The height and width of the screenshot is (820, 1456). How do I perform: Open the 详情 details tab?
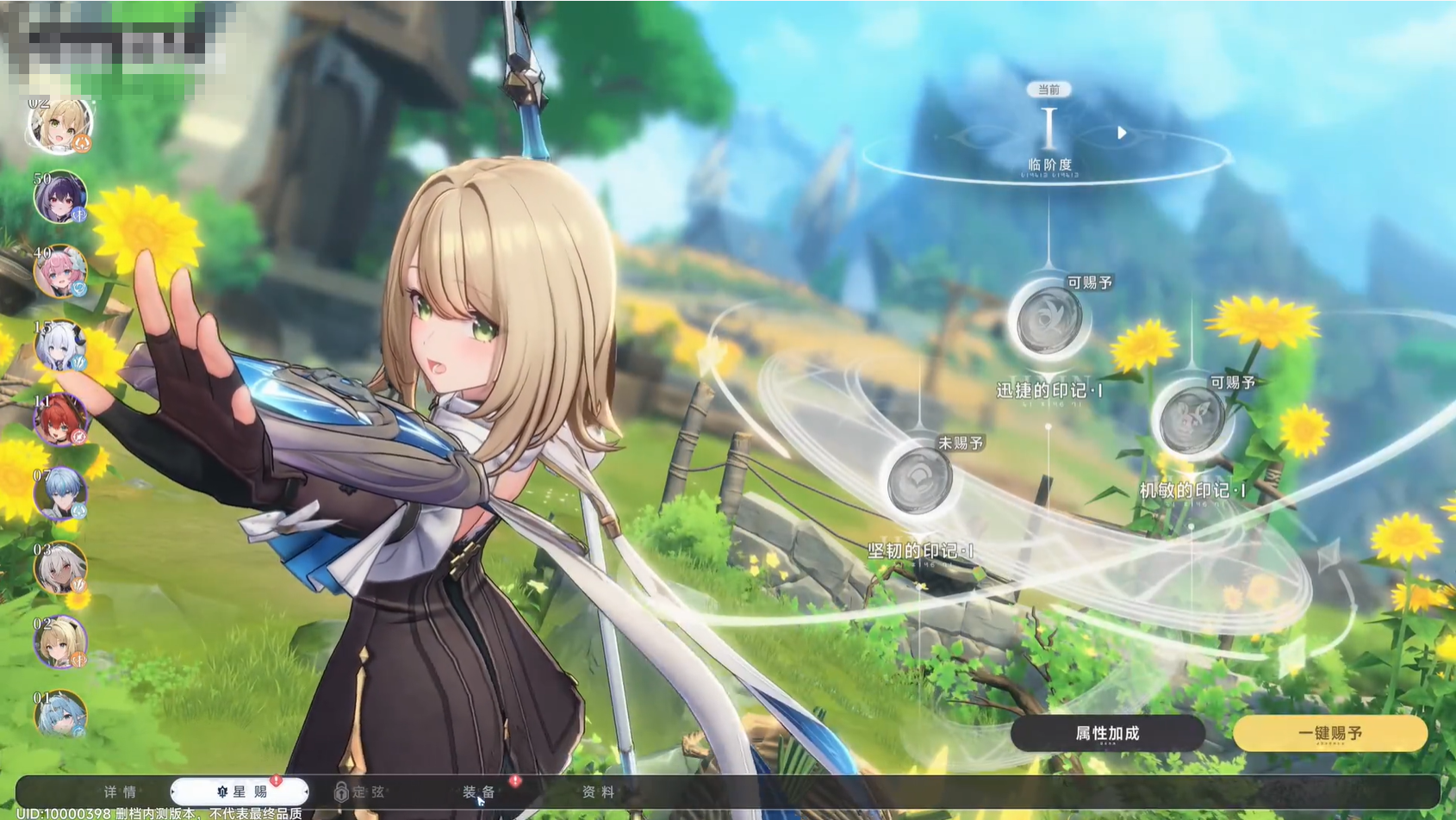(x=120, y=792)
